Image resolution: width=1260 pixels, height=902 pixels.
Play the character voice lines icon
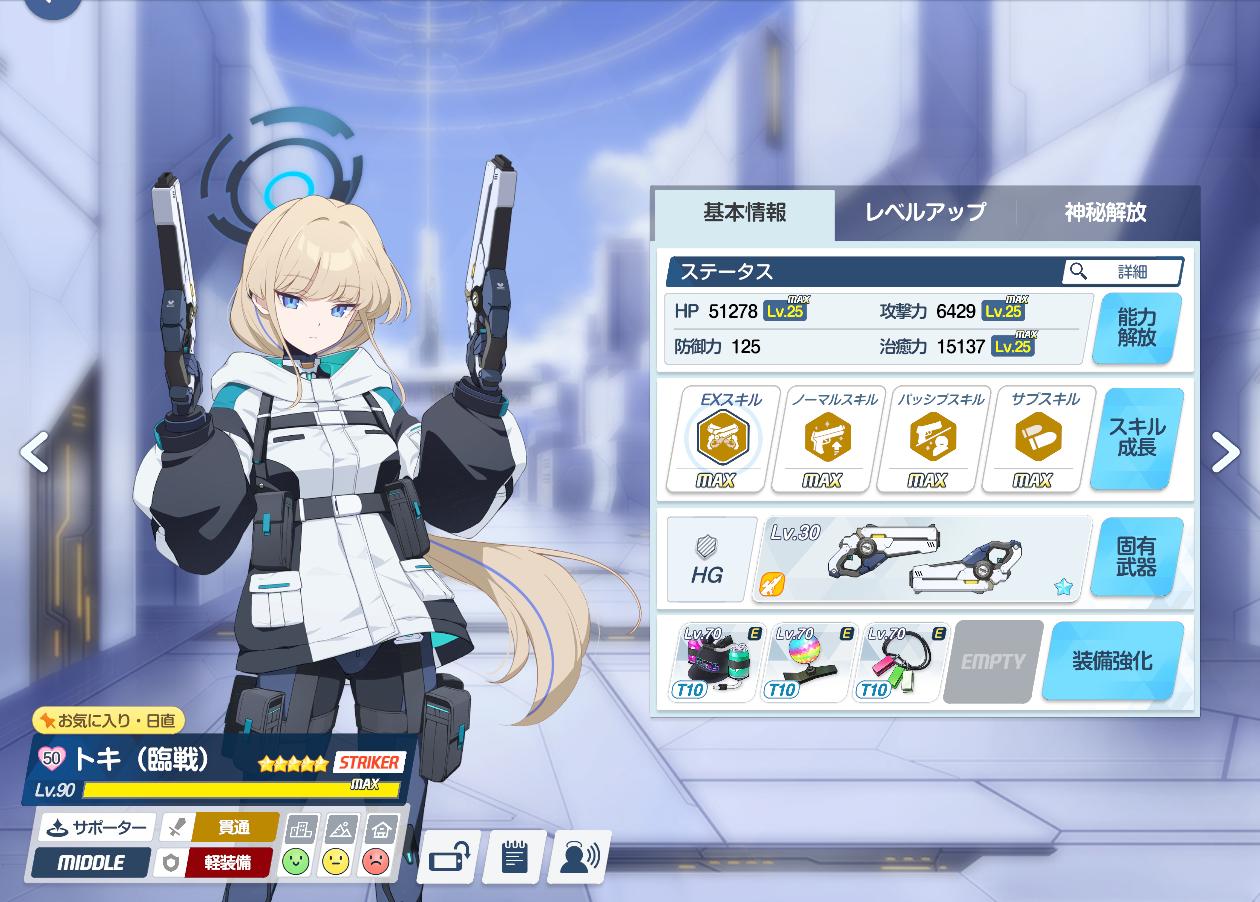(579, 857)
